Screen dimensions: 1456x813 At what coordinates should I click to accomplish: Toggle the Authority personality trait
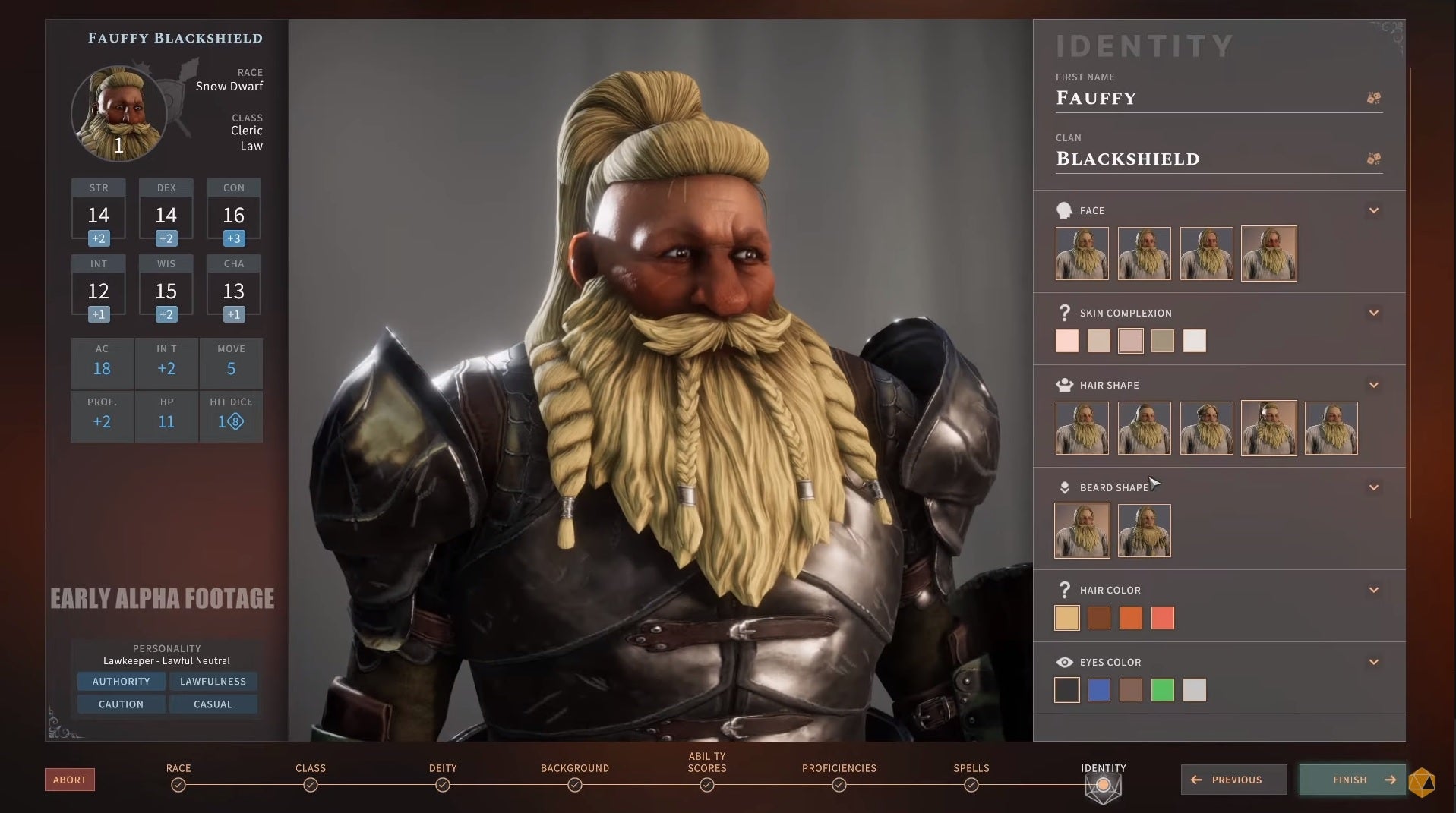(121, 681)
